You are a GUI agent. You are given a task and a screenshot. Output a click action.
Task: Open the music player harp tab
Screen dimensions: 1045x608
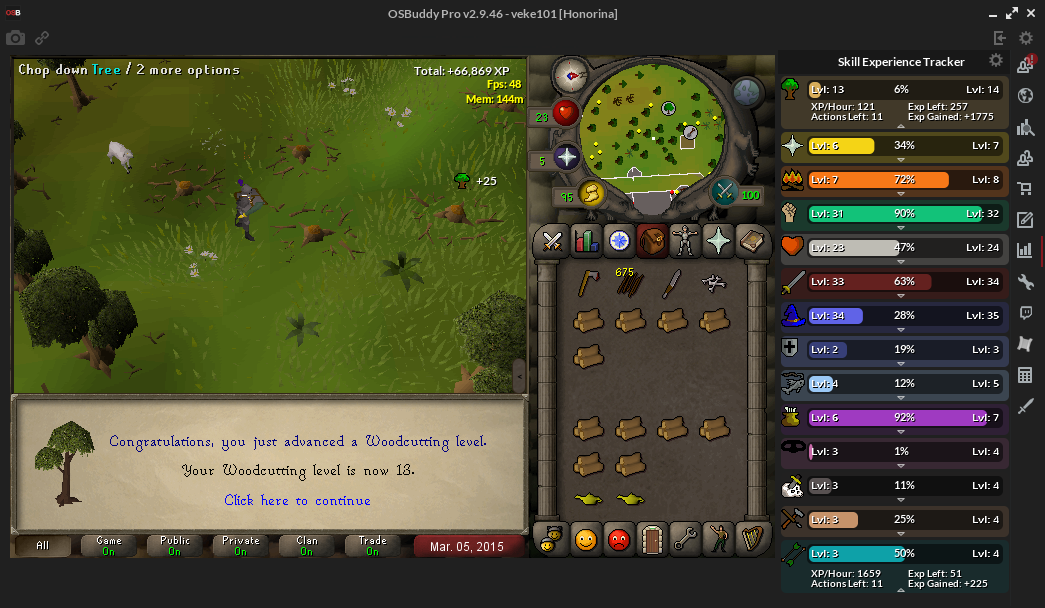click(x=751, y=540)
